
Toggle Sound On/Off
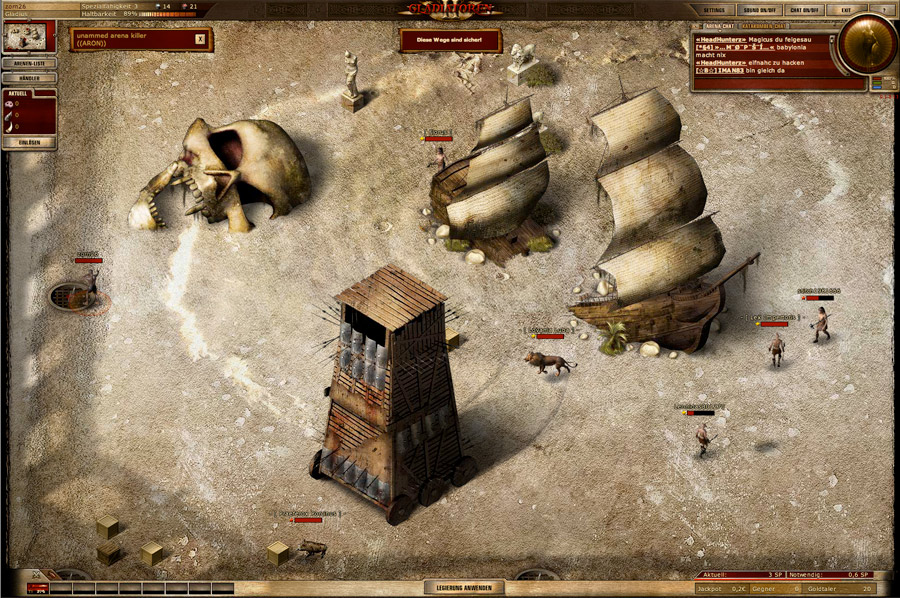click(759, 9)
